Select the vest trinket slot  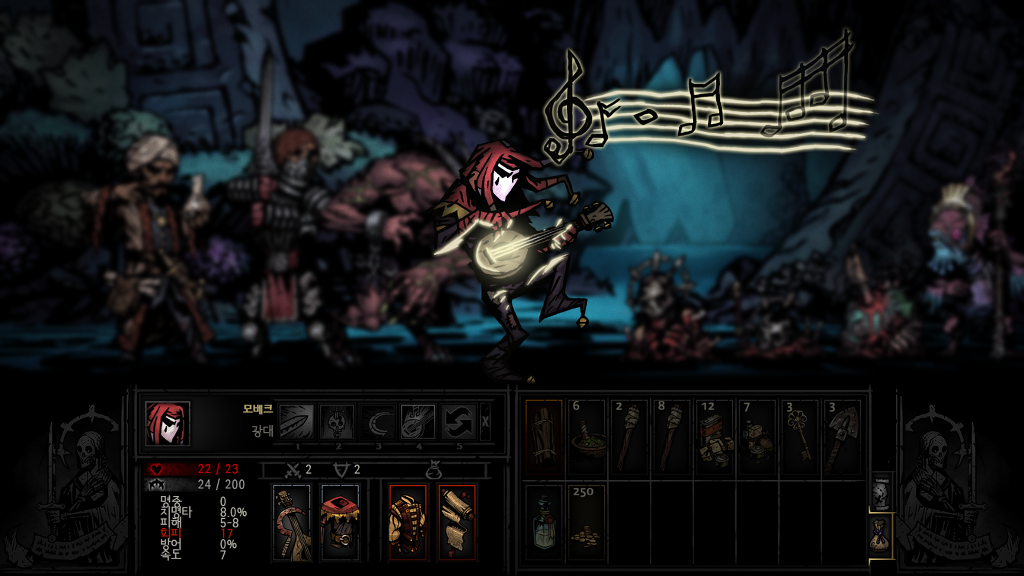pos(408,522)
